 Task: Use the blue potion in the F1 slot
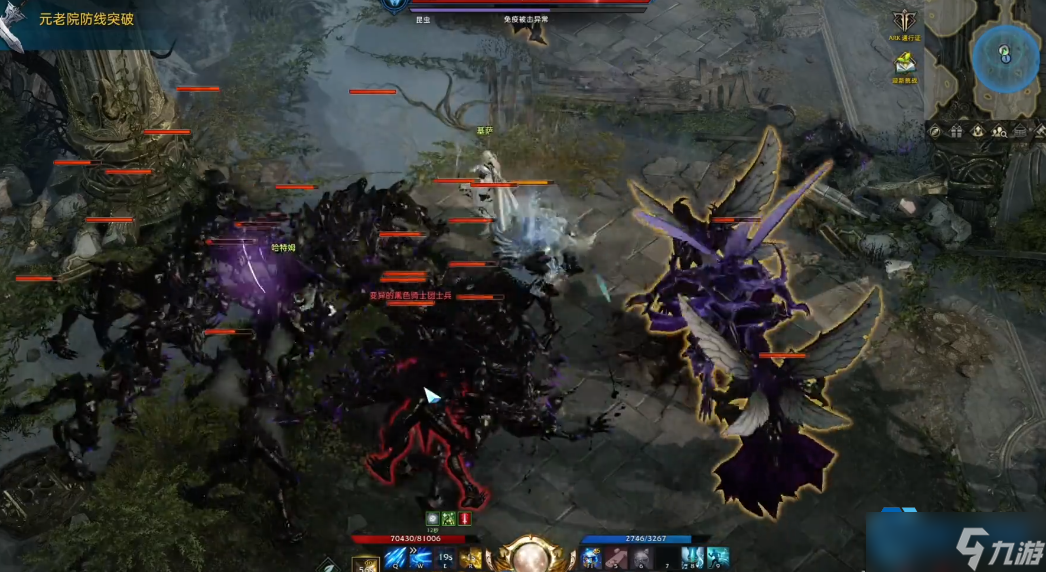[x=590, y=558]
